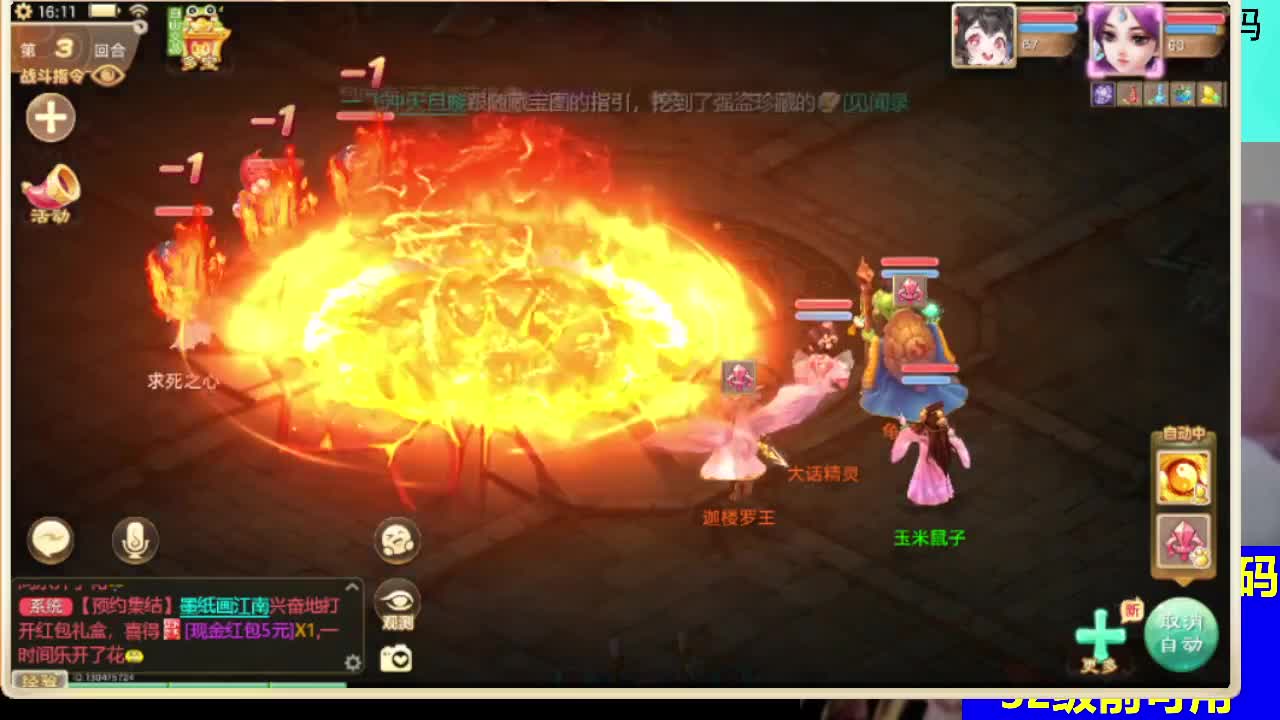
Task: Open the plus button under the round counter
Action: (x=50, y=118)
